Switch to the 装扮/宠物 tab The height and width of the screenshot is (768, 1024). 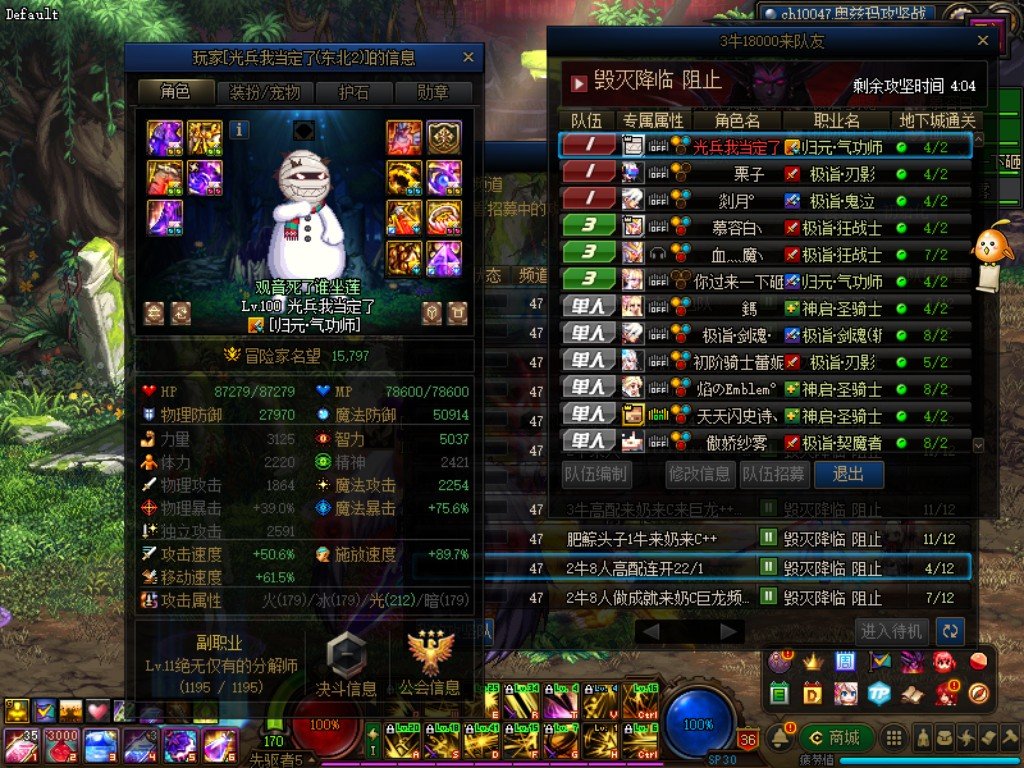(265, 92)
